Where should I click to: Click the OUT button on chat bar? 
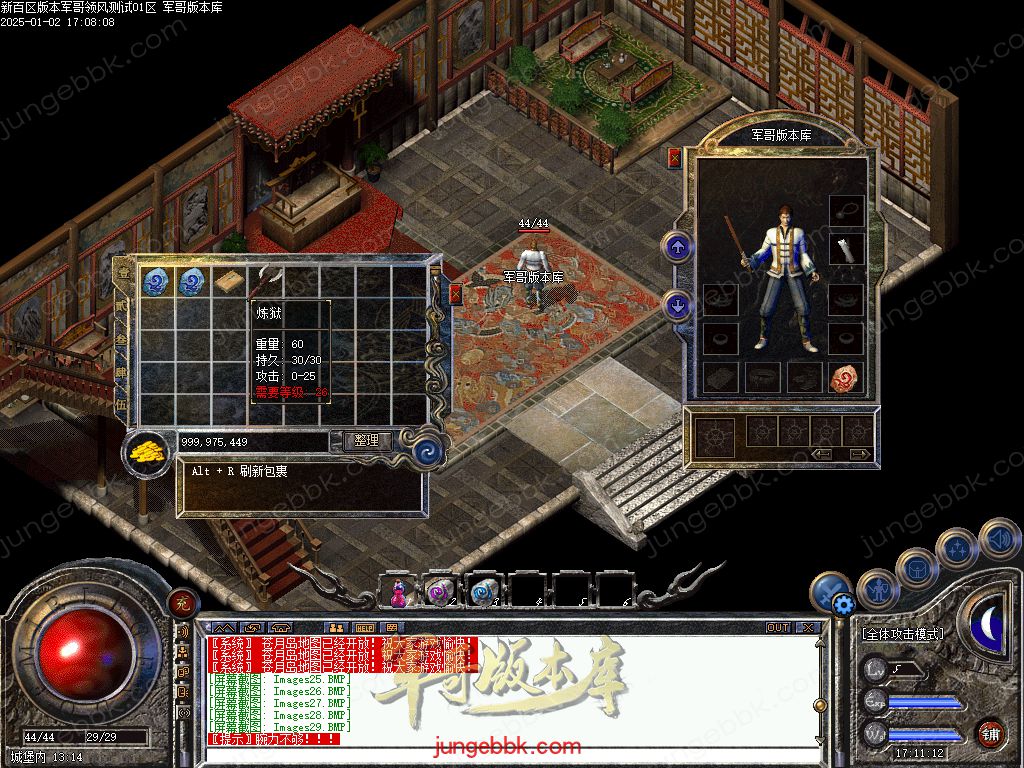point(778,627)
